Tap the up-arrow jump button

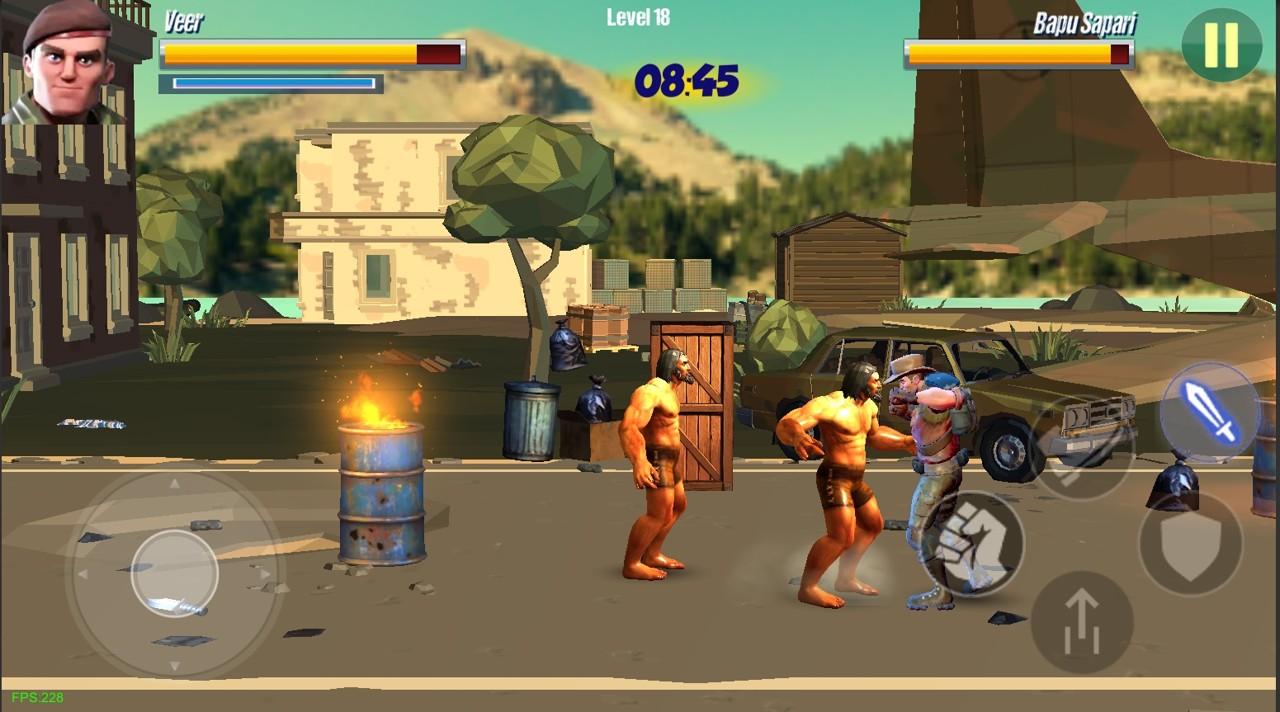[1081, 622]
